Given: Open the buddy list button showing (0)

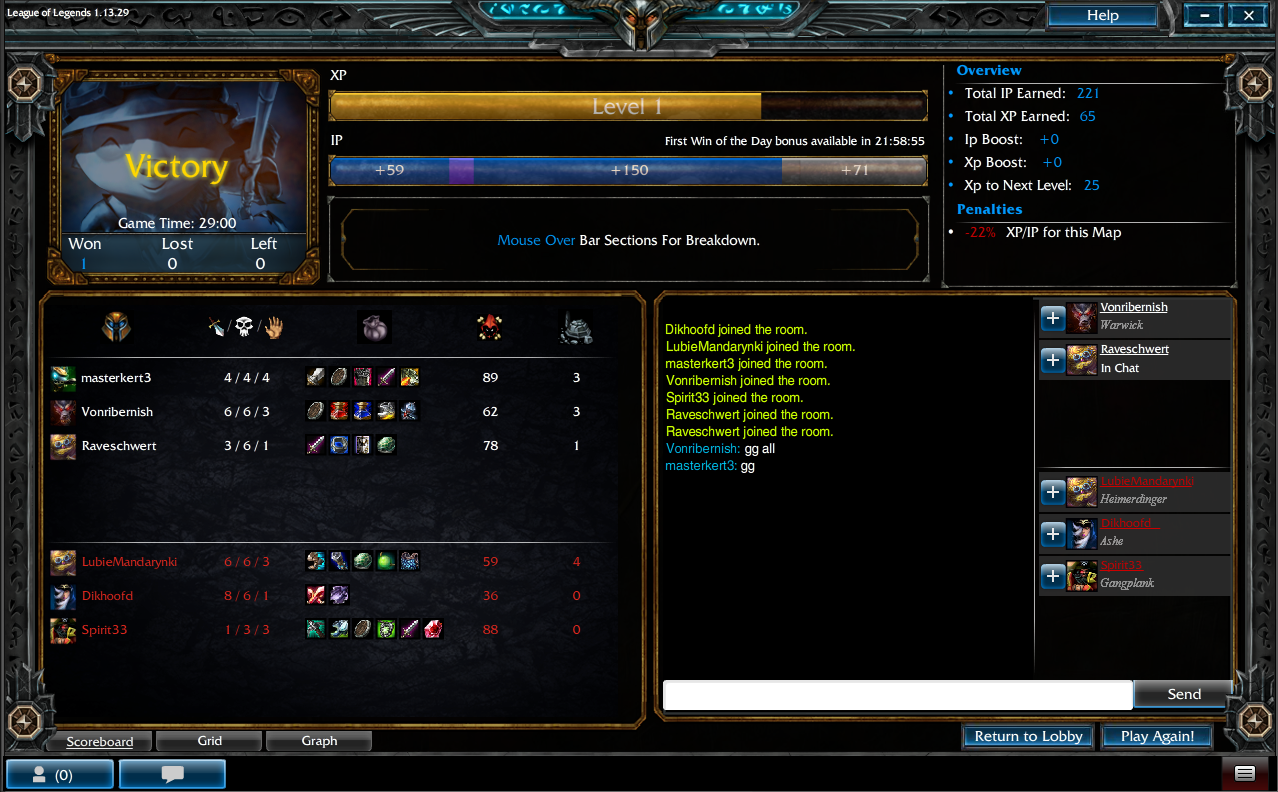Looking at the screenshot, I should pyautogui.click(x=59, y=774).
